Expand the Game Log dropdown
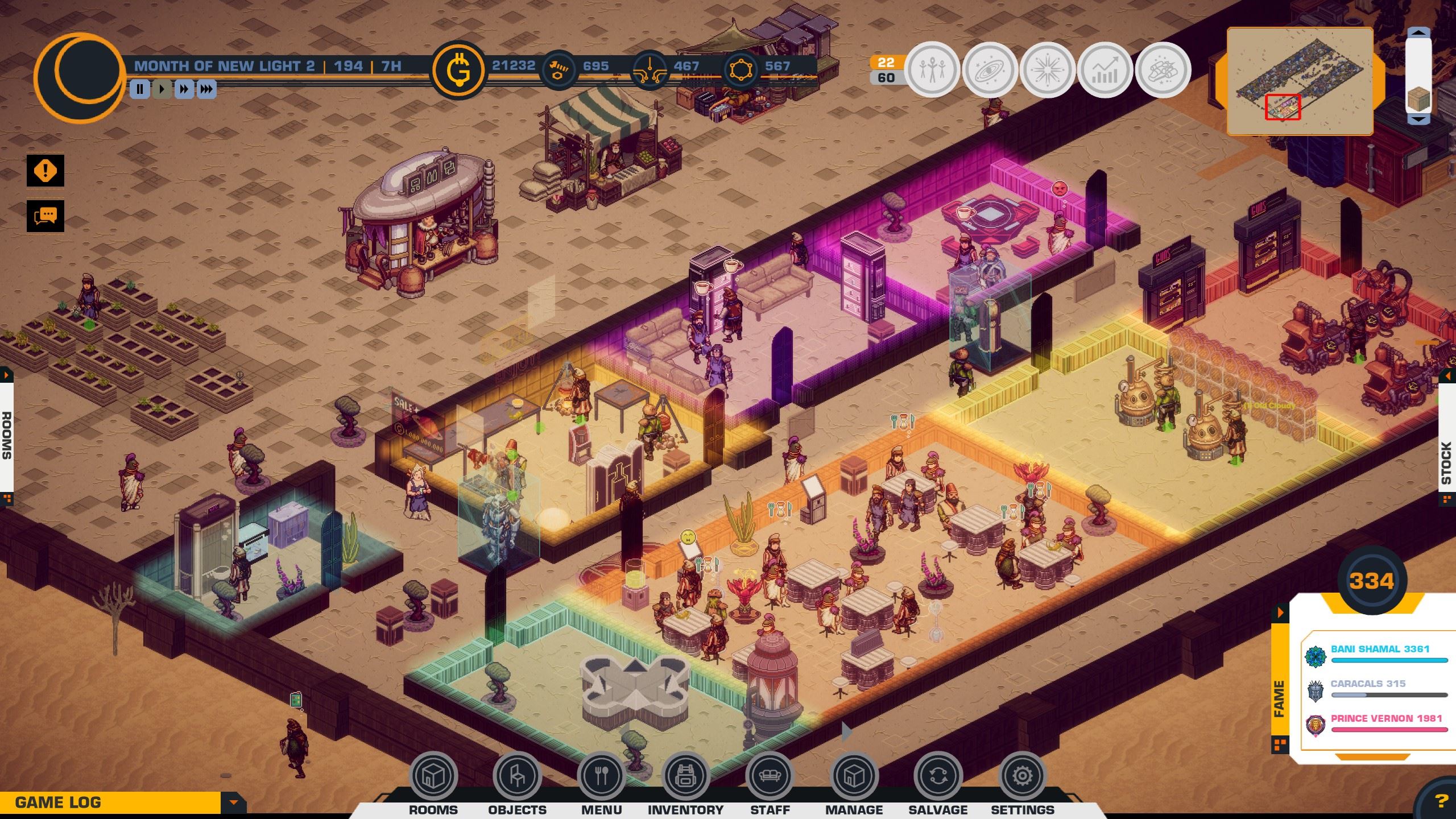Image resolution: width=1456 pixels, height=819 pixels. [233, 803]
